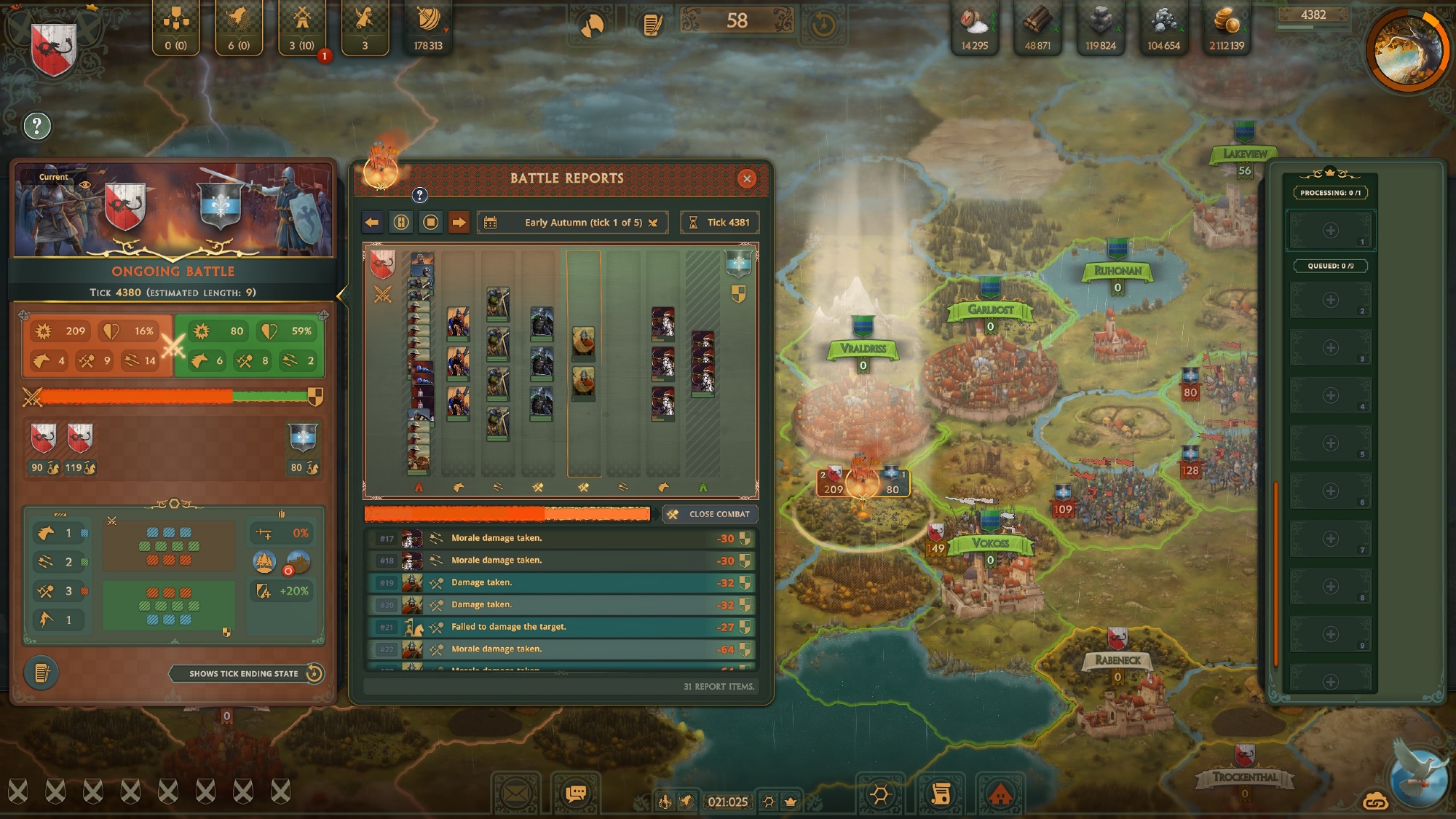1456x819 pixels.
Task: Advance to the next battle tick
Action: pos(459,223)
